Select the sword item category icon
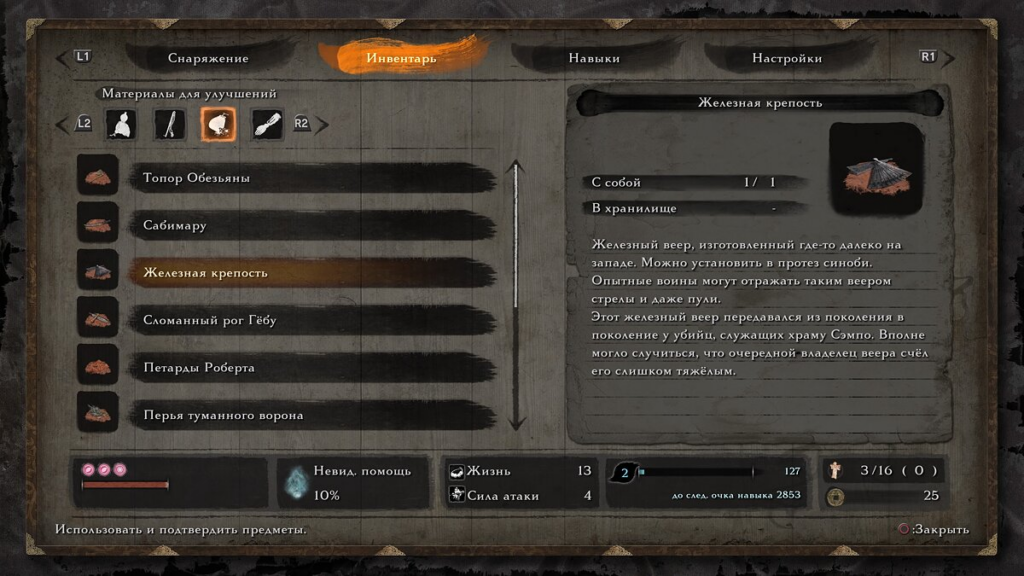The image size is (1024, 576). (170, 124)
